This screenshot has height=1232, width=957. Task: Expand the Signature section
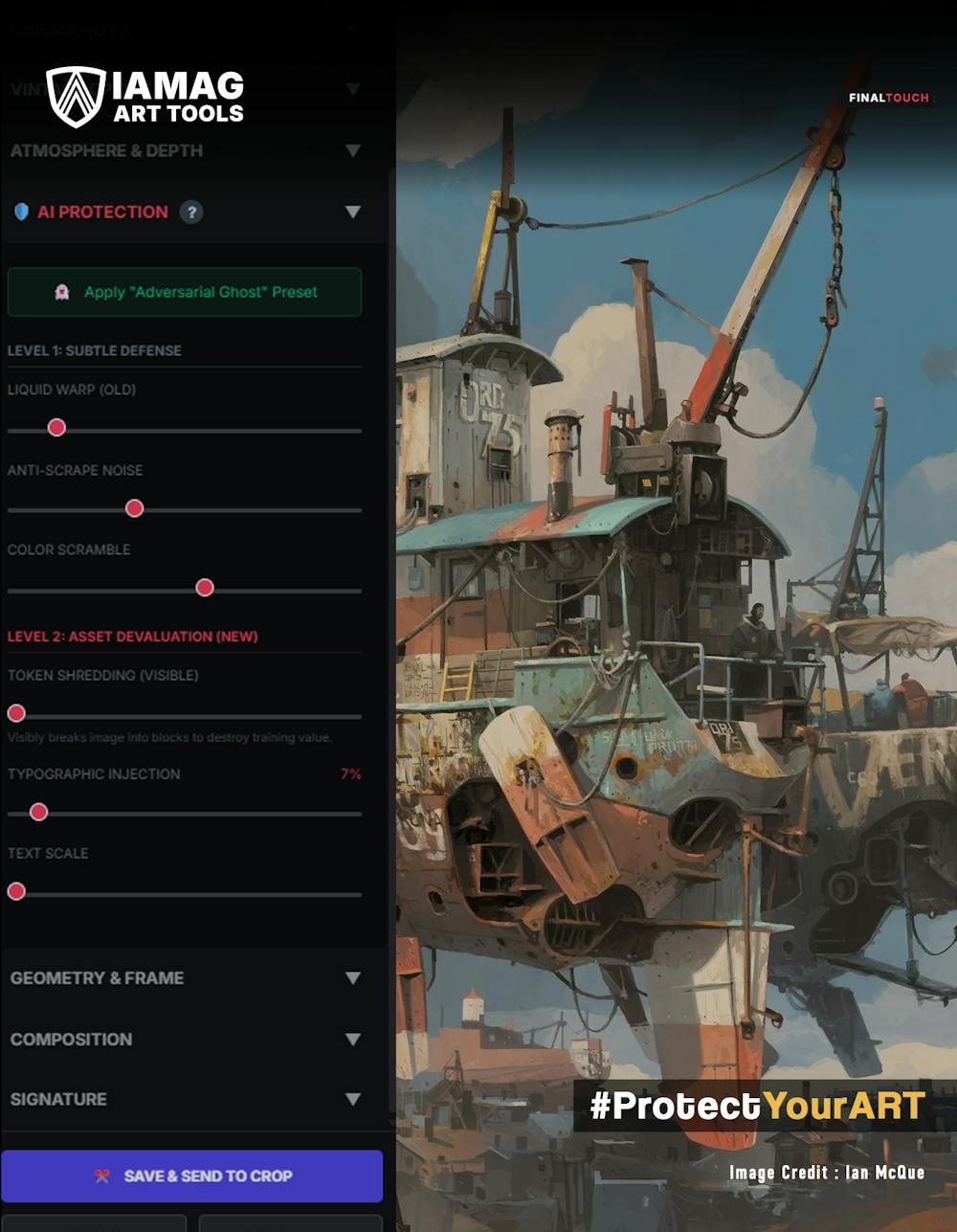tap(352, 1100)
